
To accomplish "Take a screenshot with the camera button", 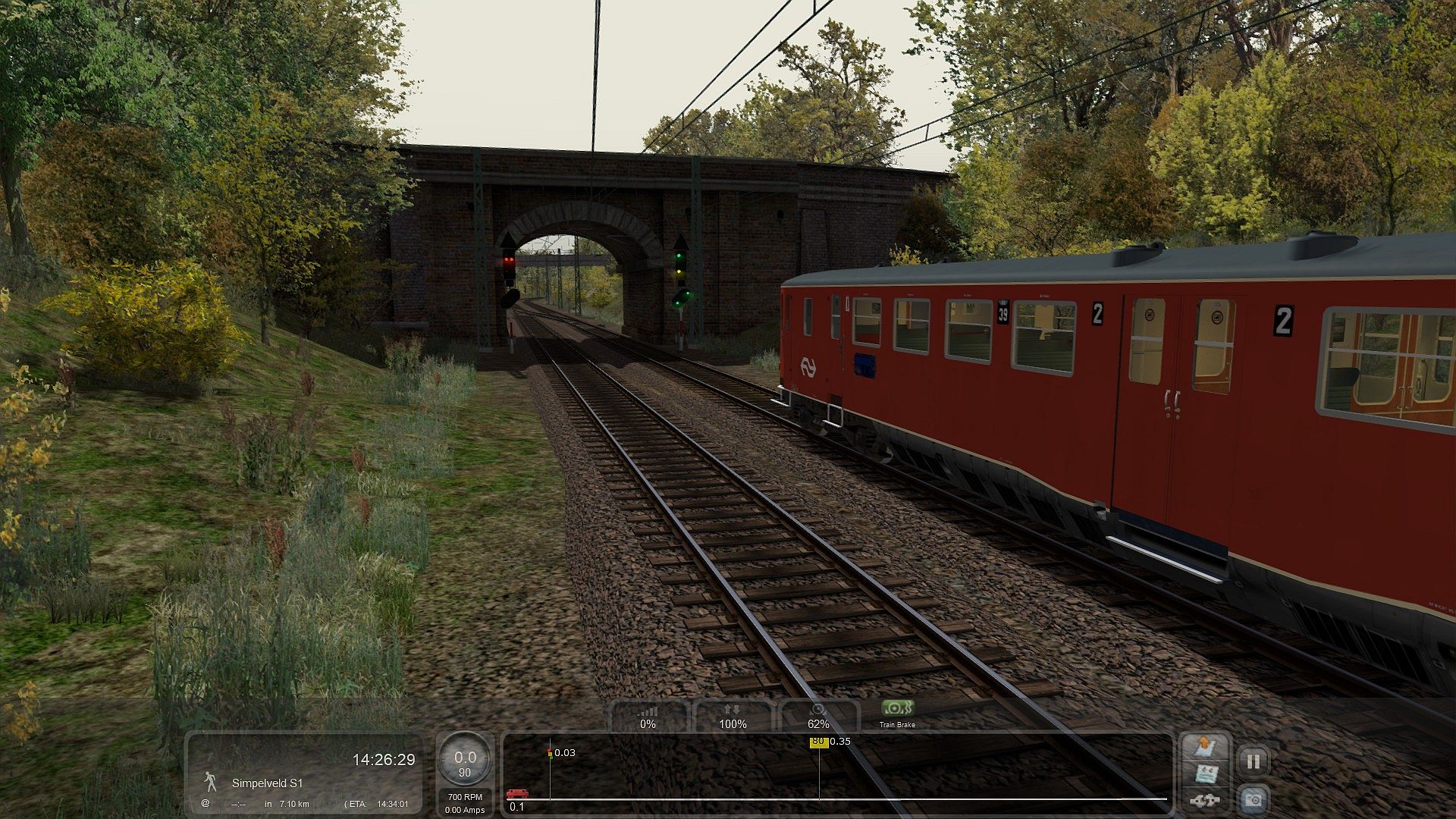I will tap(1253, 799).
